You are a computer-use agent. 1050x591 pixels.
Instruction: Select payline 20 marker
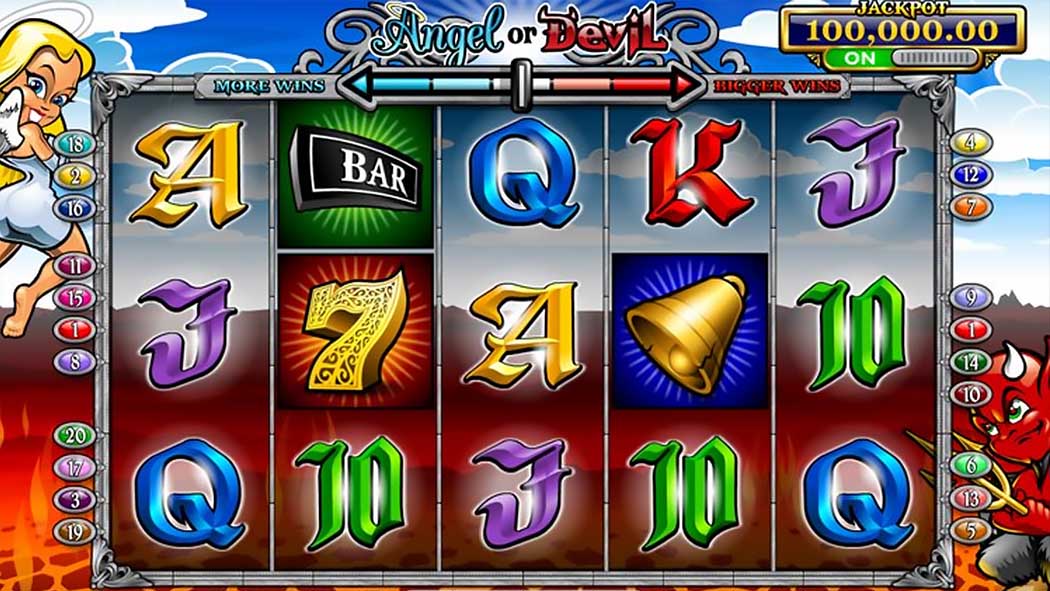coord(75,435)
